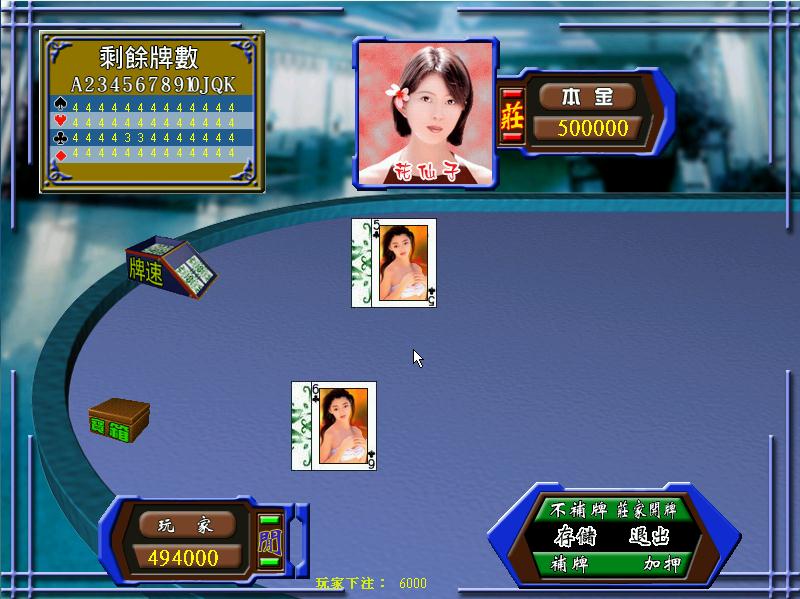
Task: Draw another card with 補牌
Action: [570, 564]
